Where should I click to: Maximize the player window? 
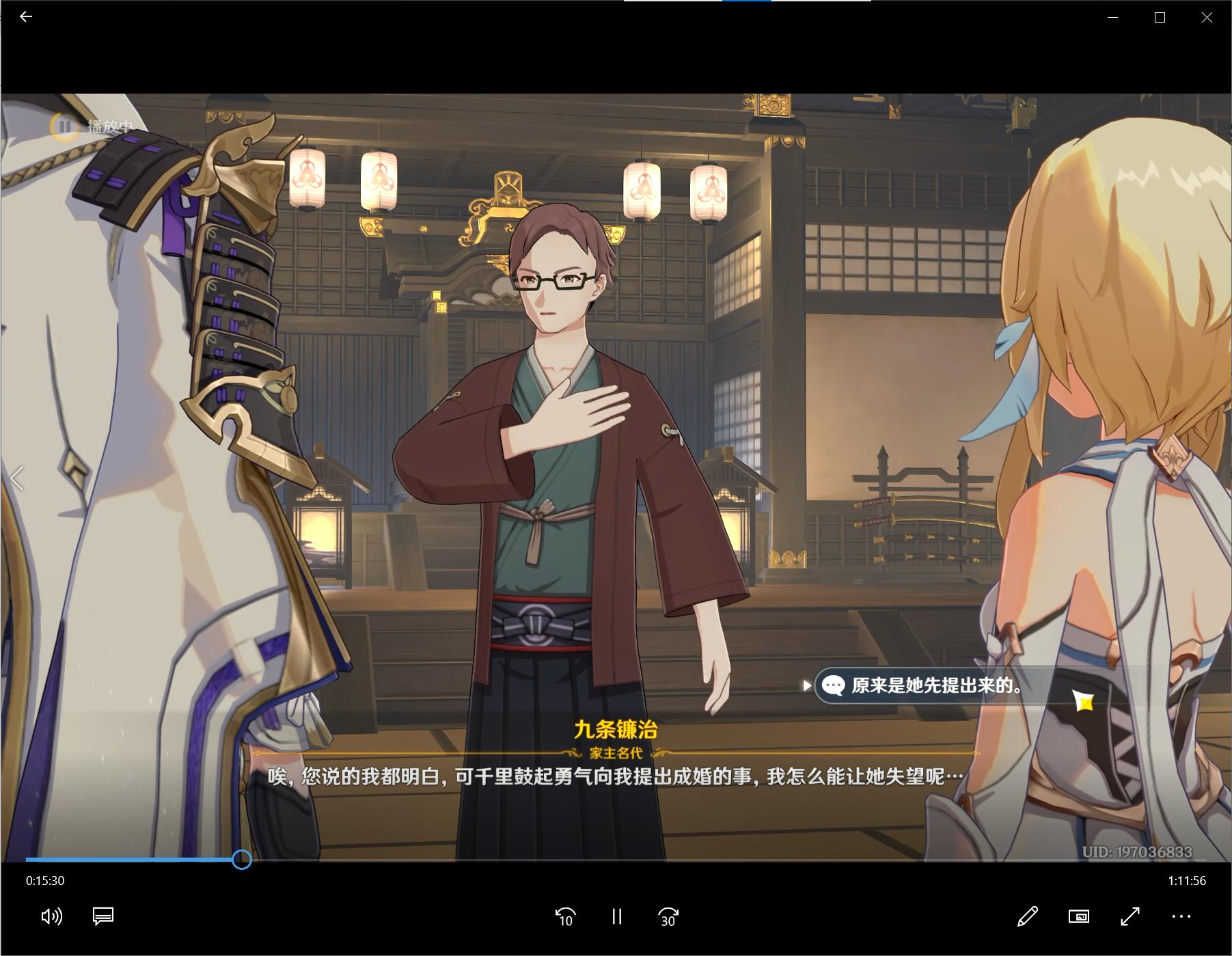pyautogui.click(x=1159, y=17)
